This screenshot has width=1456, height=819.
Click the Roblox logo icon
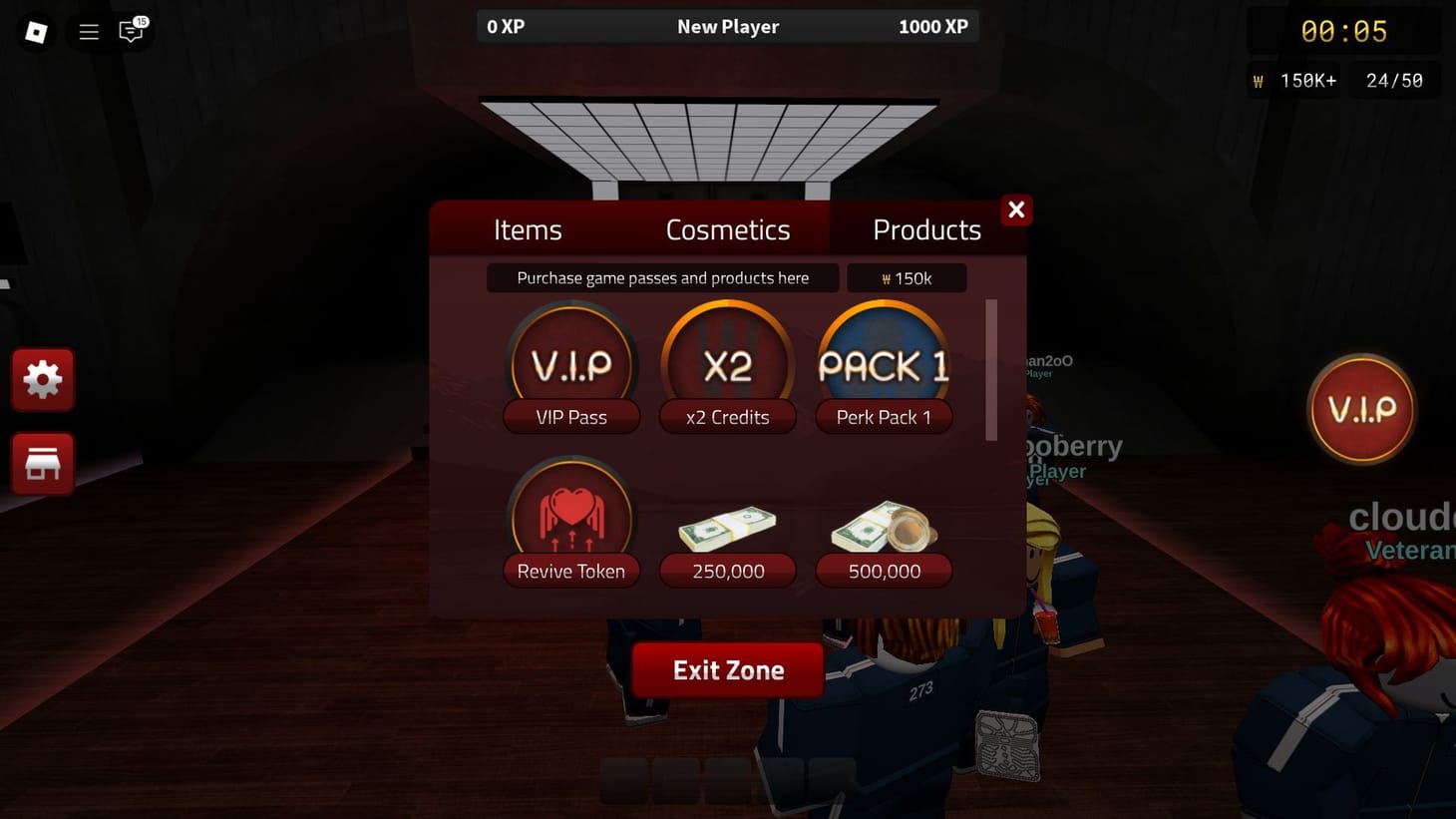pos(36,31)
